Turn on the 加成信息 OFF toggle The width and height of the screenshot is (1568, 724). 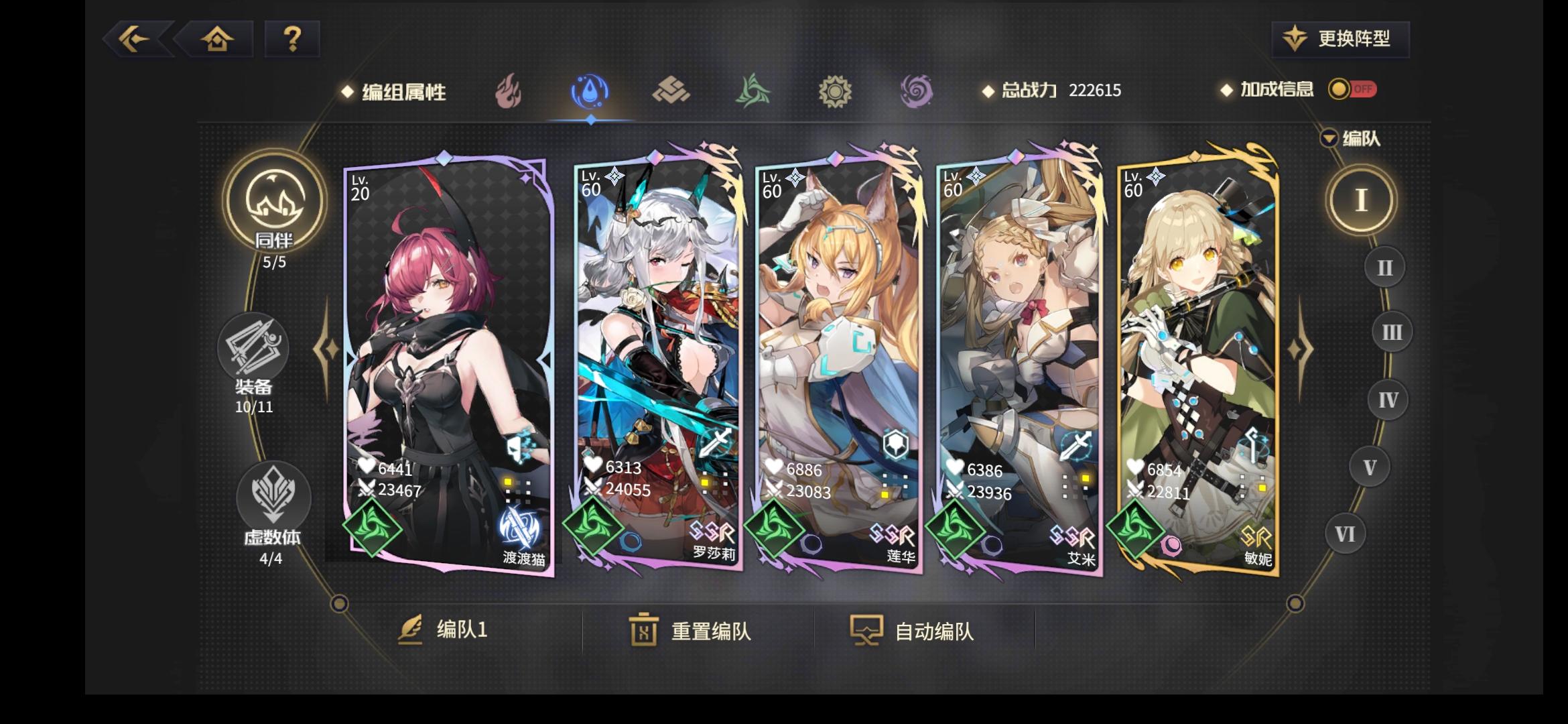tap(1352, 89)
